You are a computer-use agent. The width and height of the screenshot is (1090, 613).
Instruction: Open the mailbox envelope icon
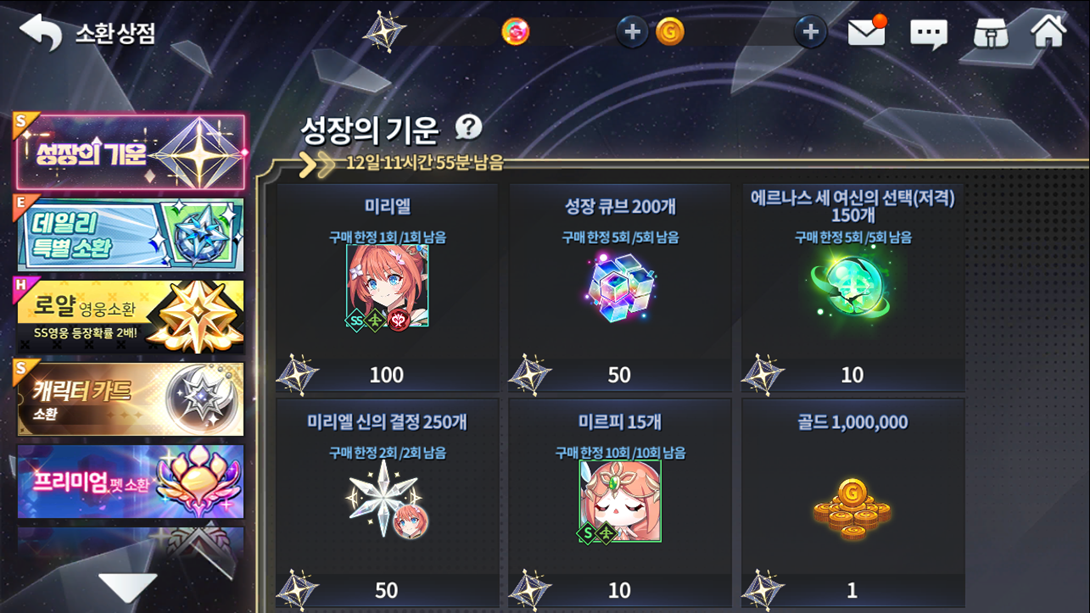[866, 32]
